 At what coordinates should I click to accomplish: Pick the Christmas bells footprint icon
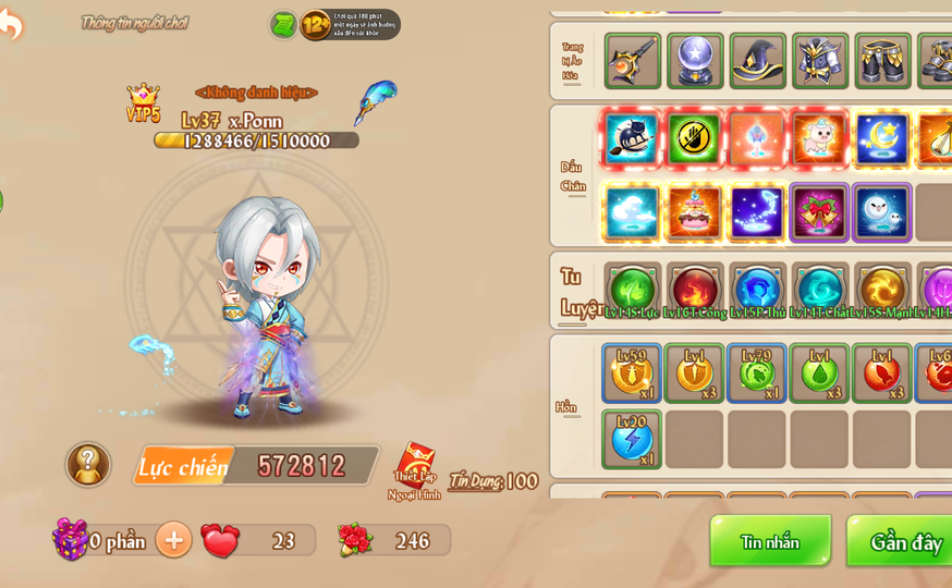click(x=819, y=212)
